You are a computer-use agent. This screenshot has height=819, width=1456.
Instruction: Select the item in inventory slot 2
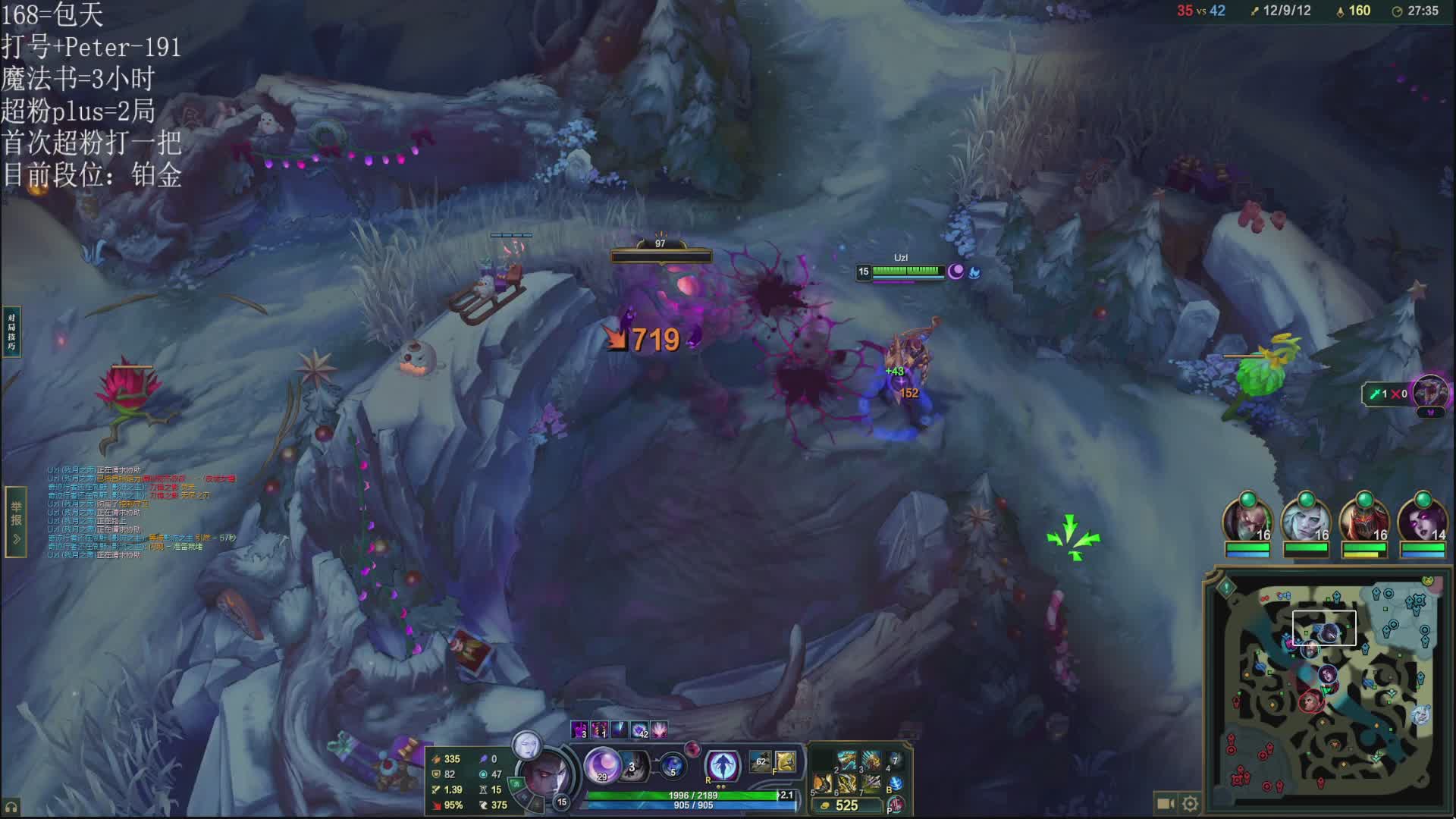(x=846, y=761)
